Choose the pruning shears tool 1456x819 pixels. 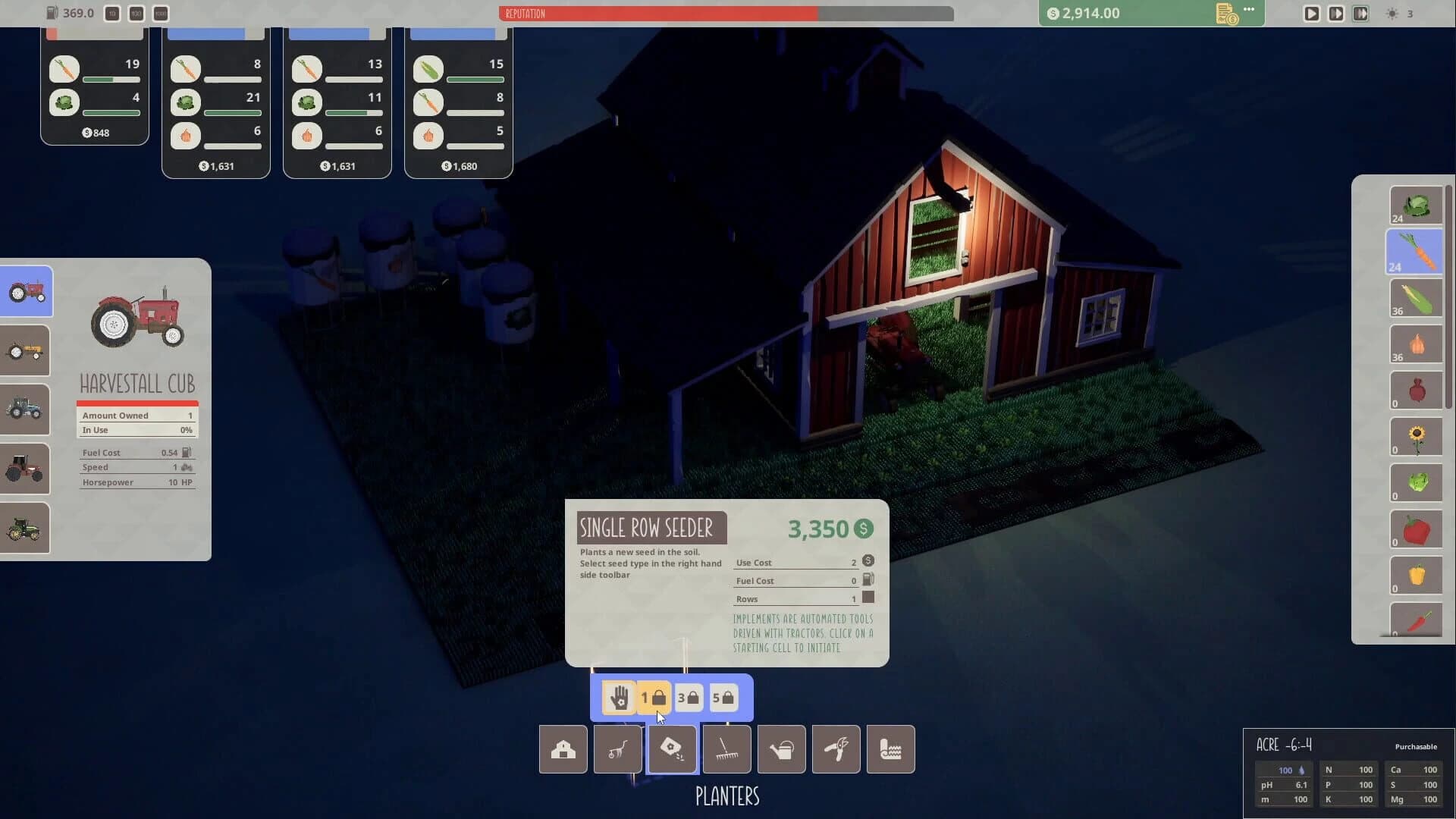[836, 749]
